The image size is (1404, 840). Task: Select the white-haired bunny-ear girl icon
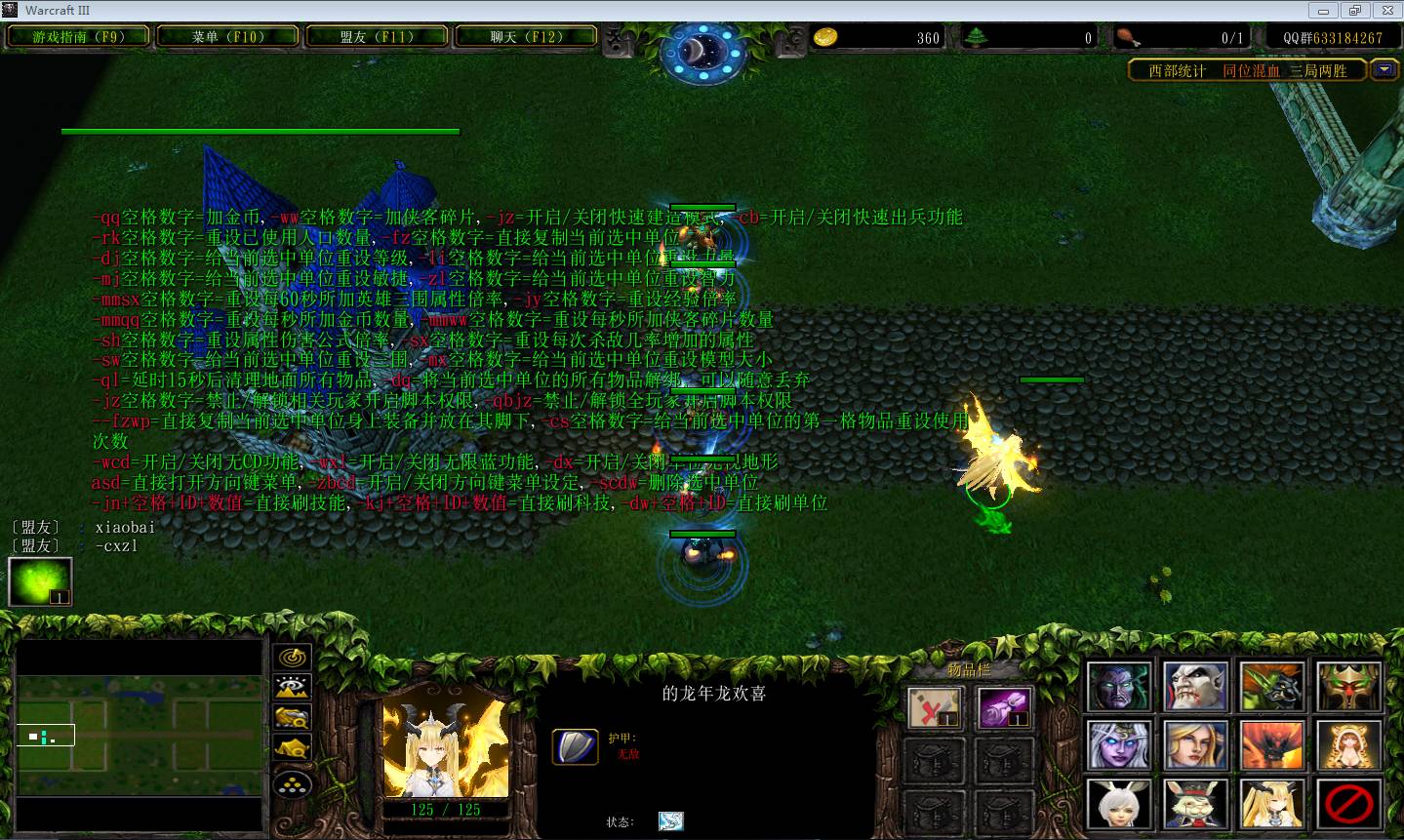click(x=1118, y=805)
